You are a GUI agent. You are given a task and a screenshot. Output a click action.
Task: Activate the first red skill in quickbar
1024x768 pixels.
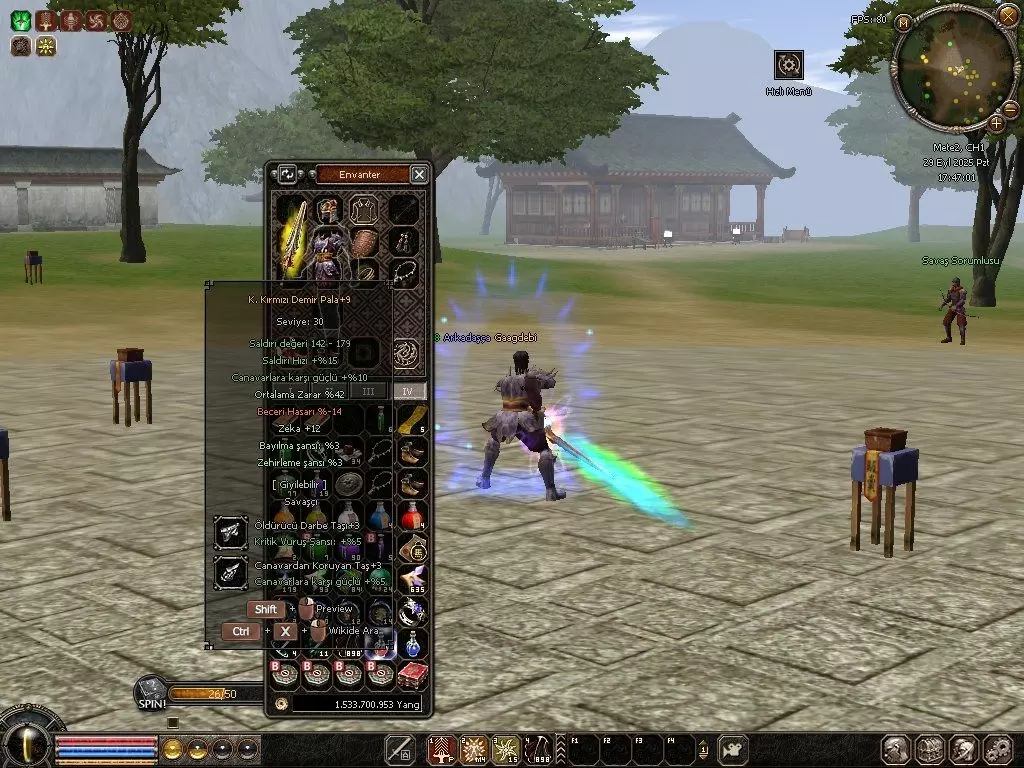tap(441, 748)
